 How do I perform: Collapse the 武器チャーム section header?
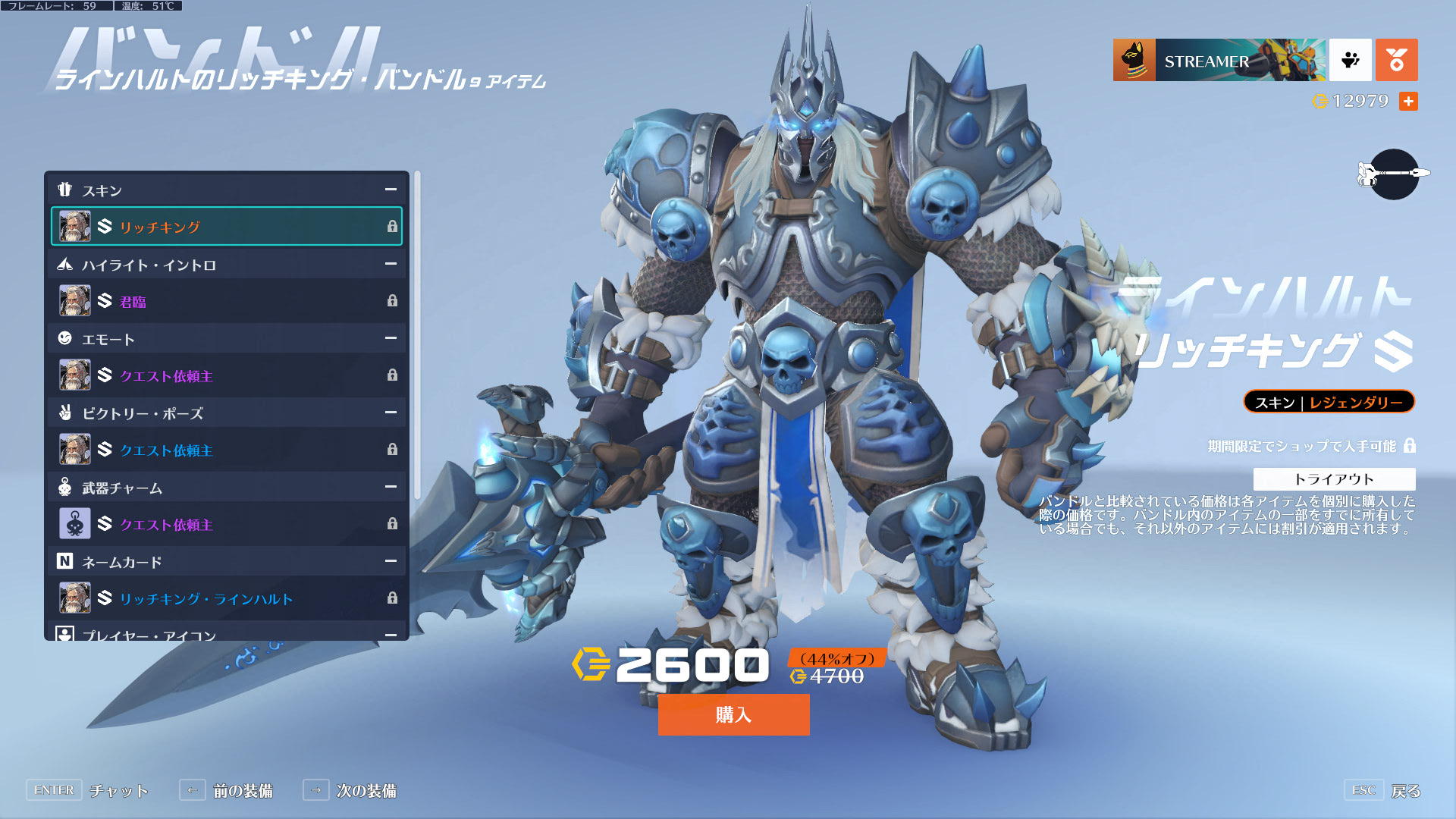pyautogui.click(x=391, y=487)
